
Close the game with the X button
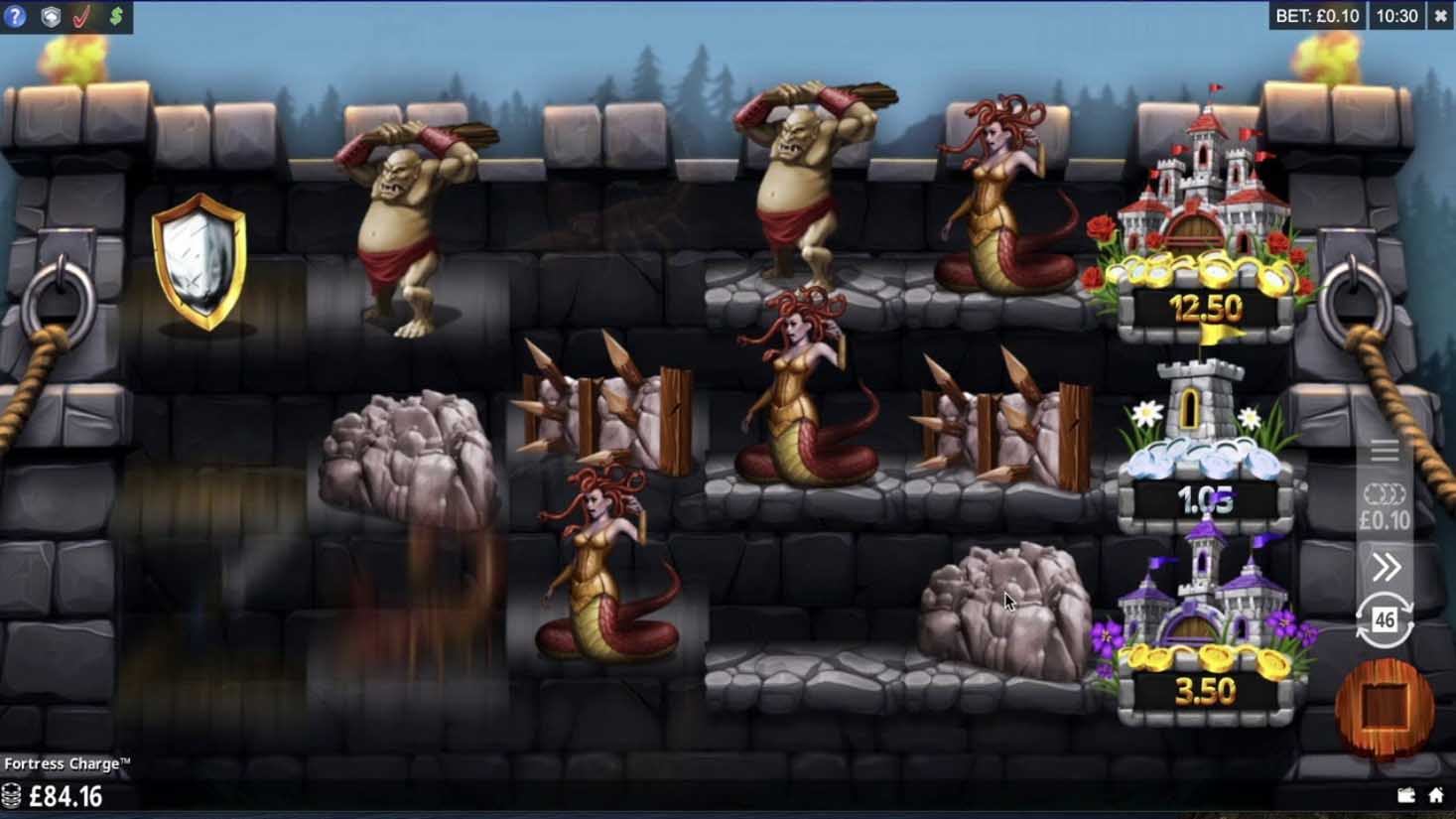point(1440,16)
